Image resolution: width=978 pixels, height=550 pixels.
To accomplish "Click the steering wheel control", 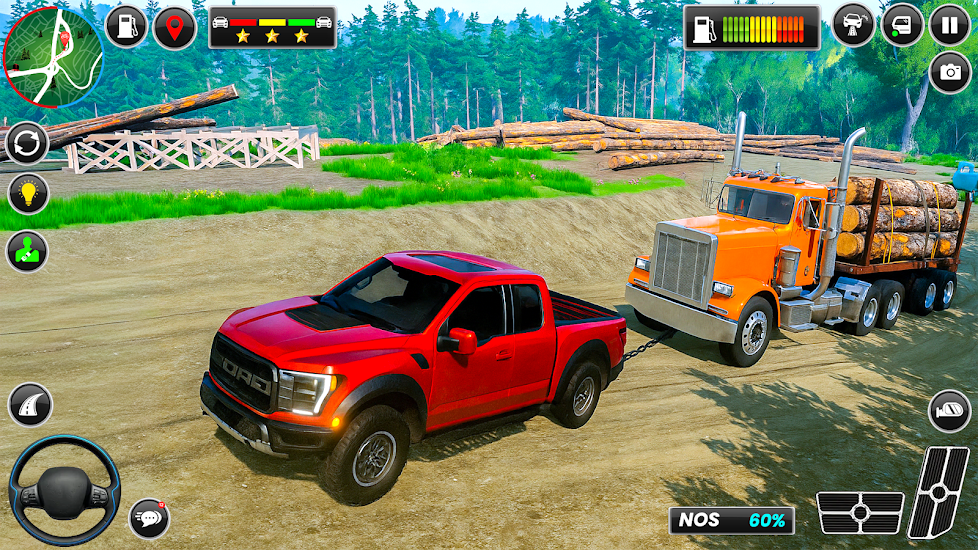I will click(x=64, y=490).
